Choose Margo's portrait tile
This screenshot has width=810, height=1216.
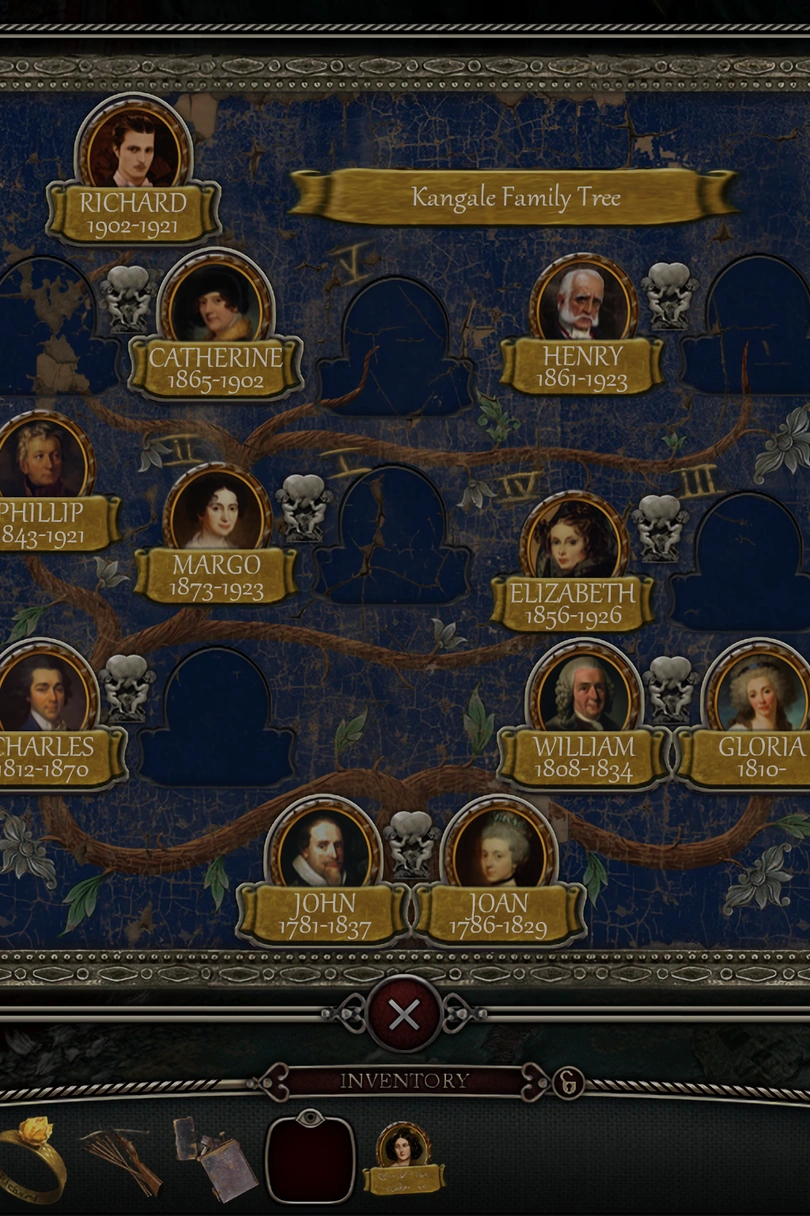click(x=217, y=512)
